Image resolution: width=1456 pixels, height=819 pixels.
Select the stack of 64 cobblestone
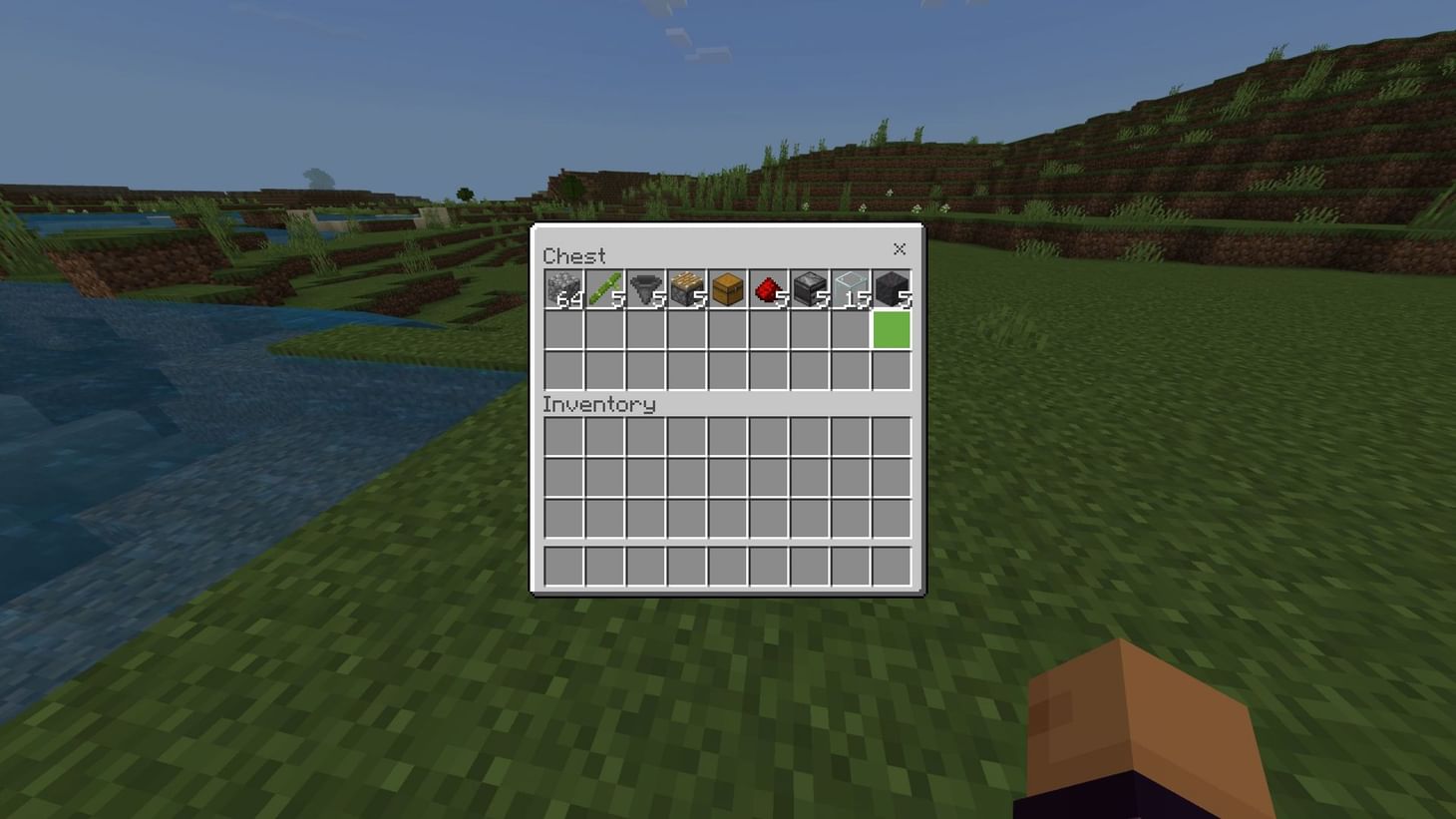pos(564,289)
